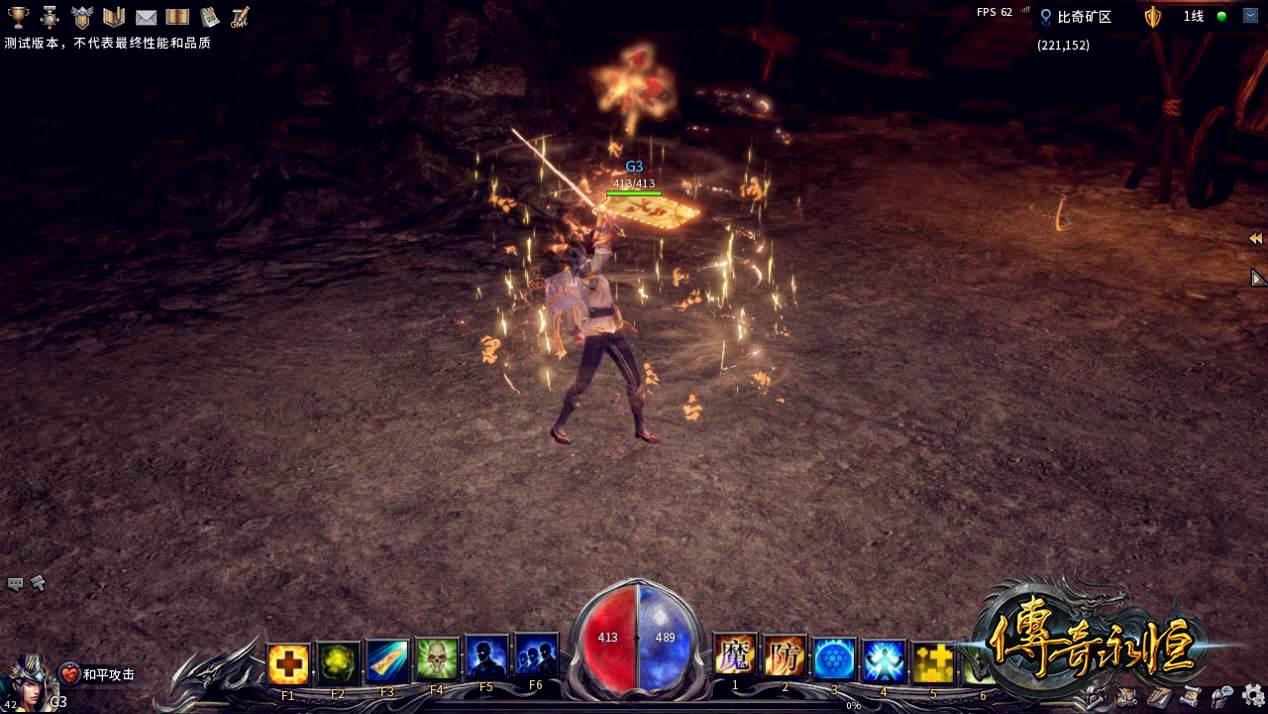Open the trophy achievements icon
The width and height of the screenshot is (1268, 714).
18,17
